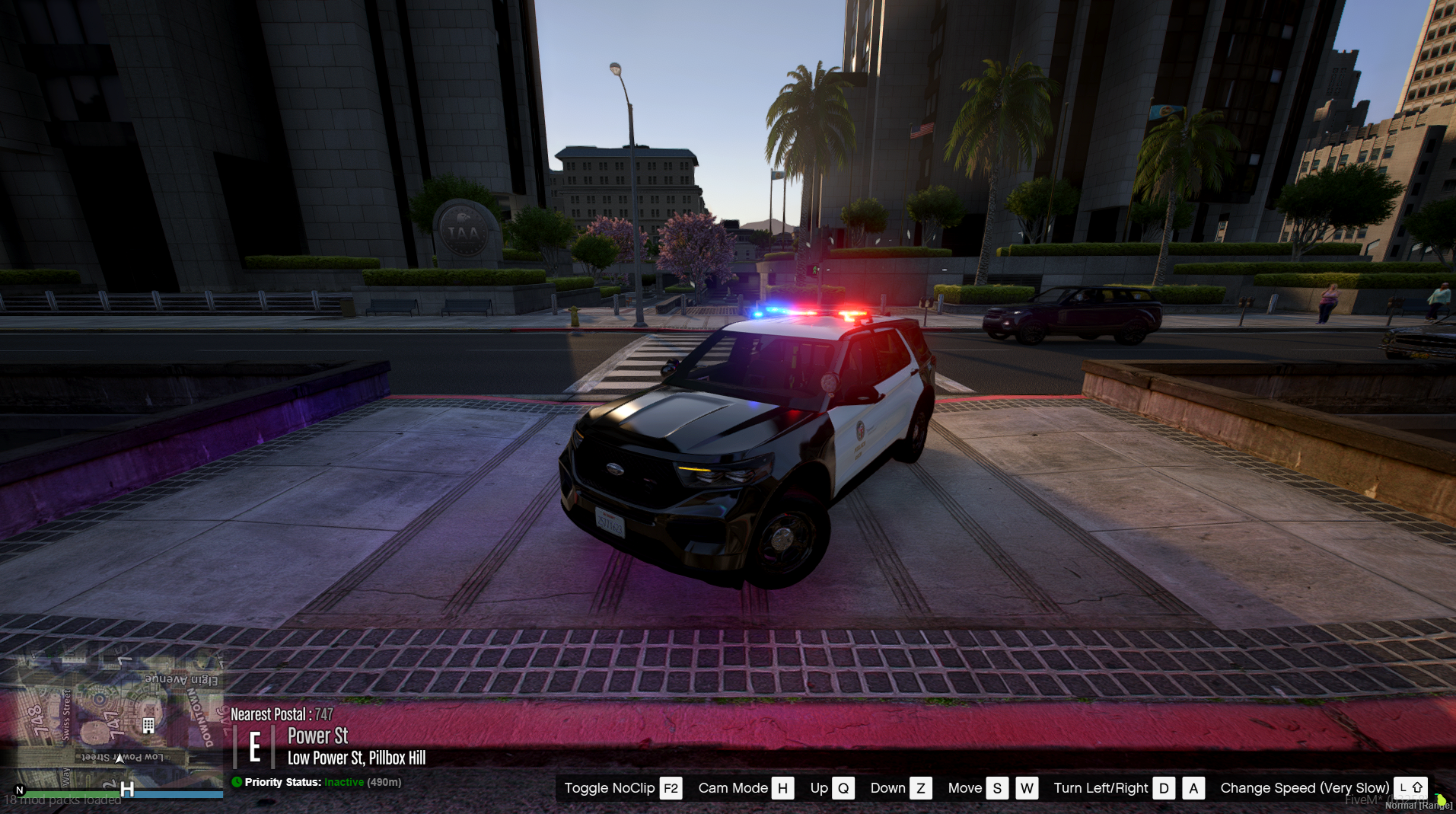1456x814 pixels.
Task: Click the minimap in the corner
Action: tap(114, 720)
